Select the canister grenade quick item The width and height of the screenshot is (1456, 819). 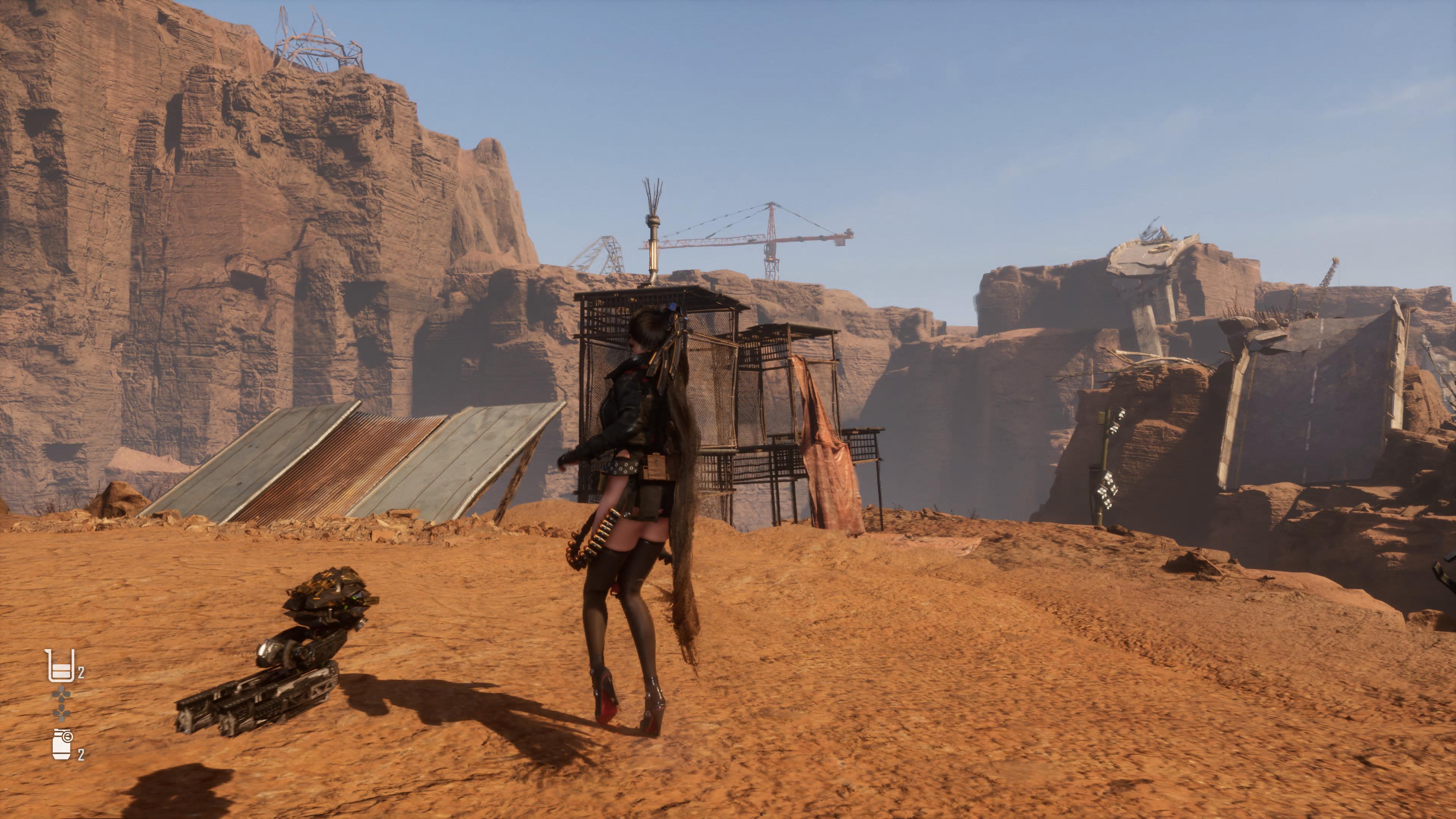[62, 744]
